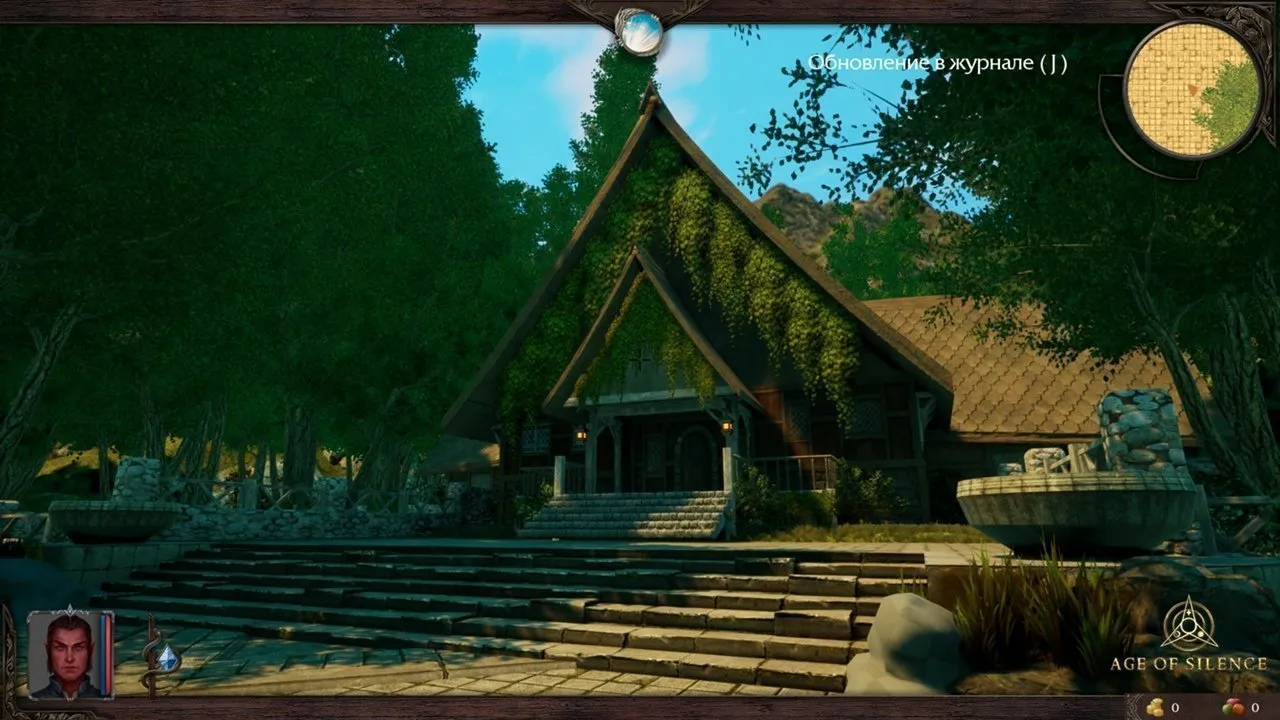Image resolution: width=1280 pixels, height=720 pixels.
Task: Open the circular minimap
Action: pyautogui.click(x=1192, y=89)
